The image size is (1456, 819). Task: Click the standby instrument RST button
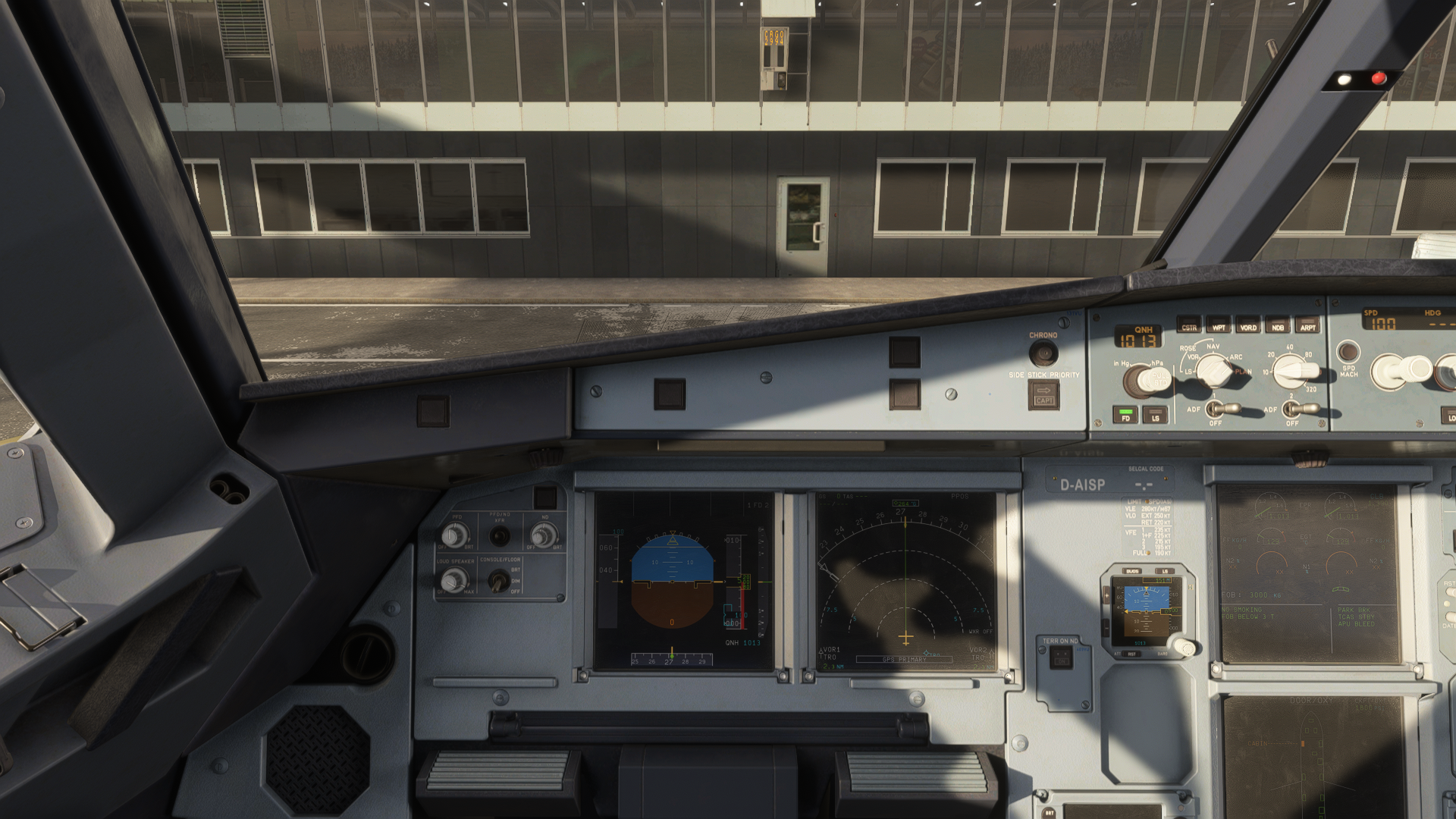1132,654
